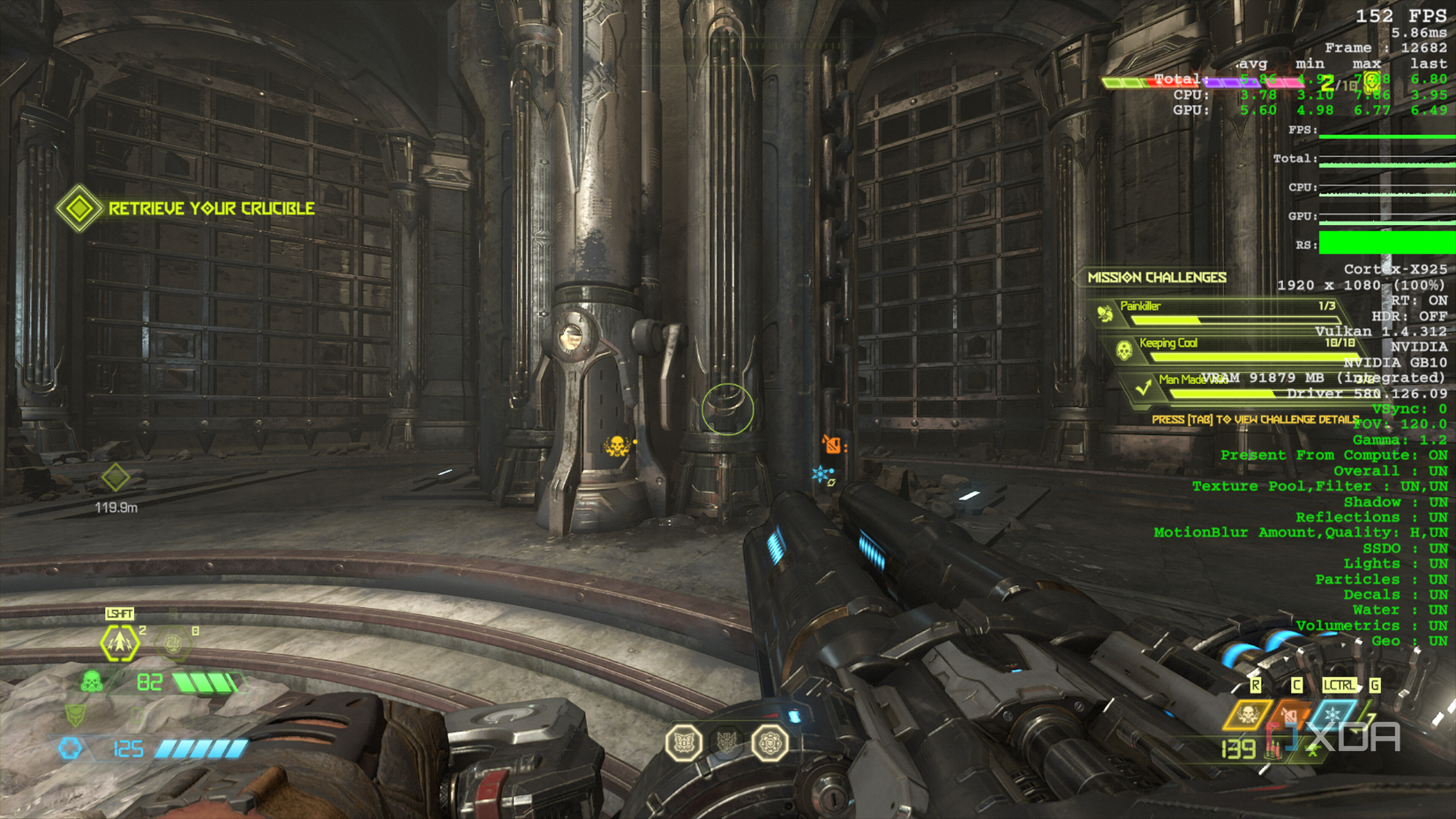Expand the Mission Challenges panel header
Screen dimensions: 1456x819
(1158, 277)
